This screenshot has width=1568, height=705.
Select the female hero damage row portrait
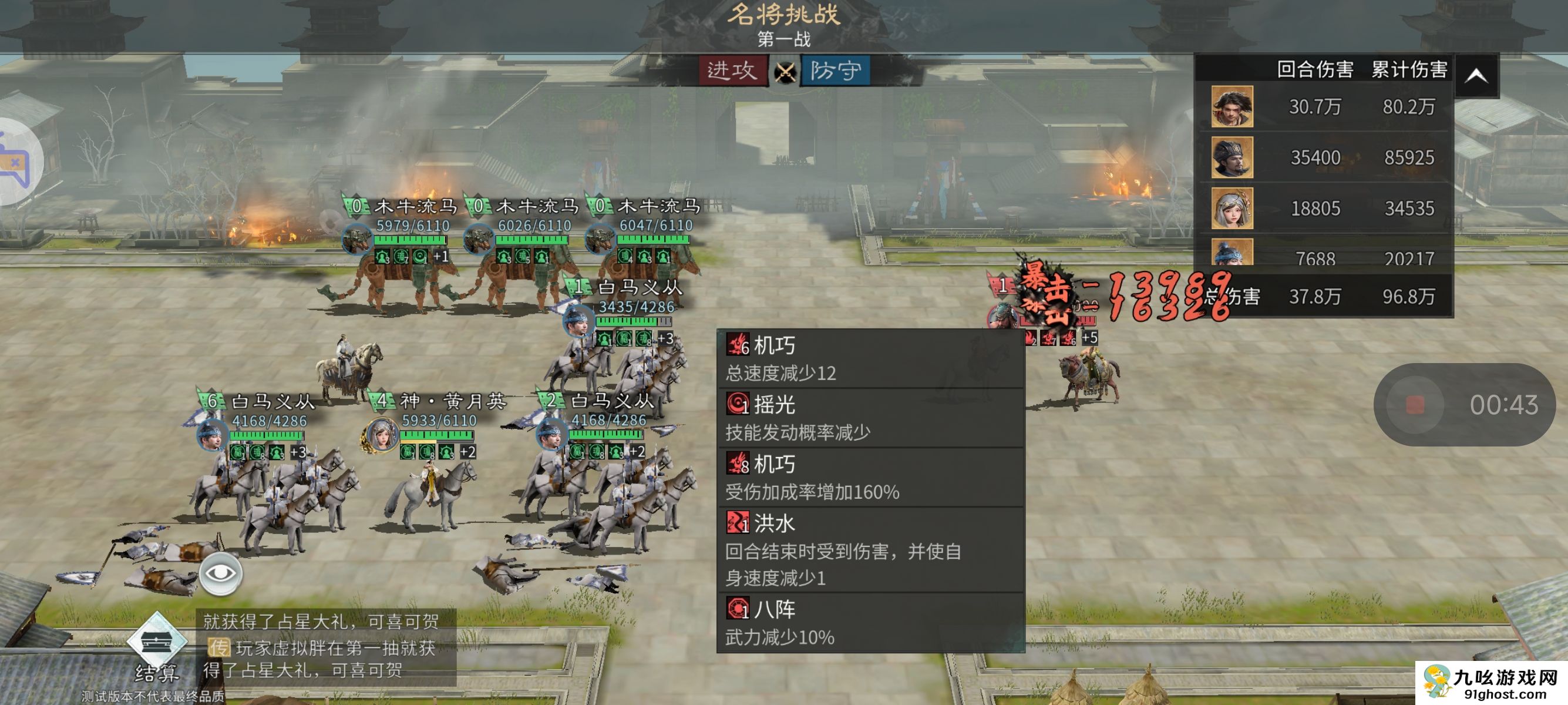click(x=1231, y=208)
